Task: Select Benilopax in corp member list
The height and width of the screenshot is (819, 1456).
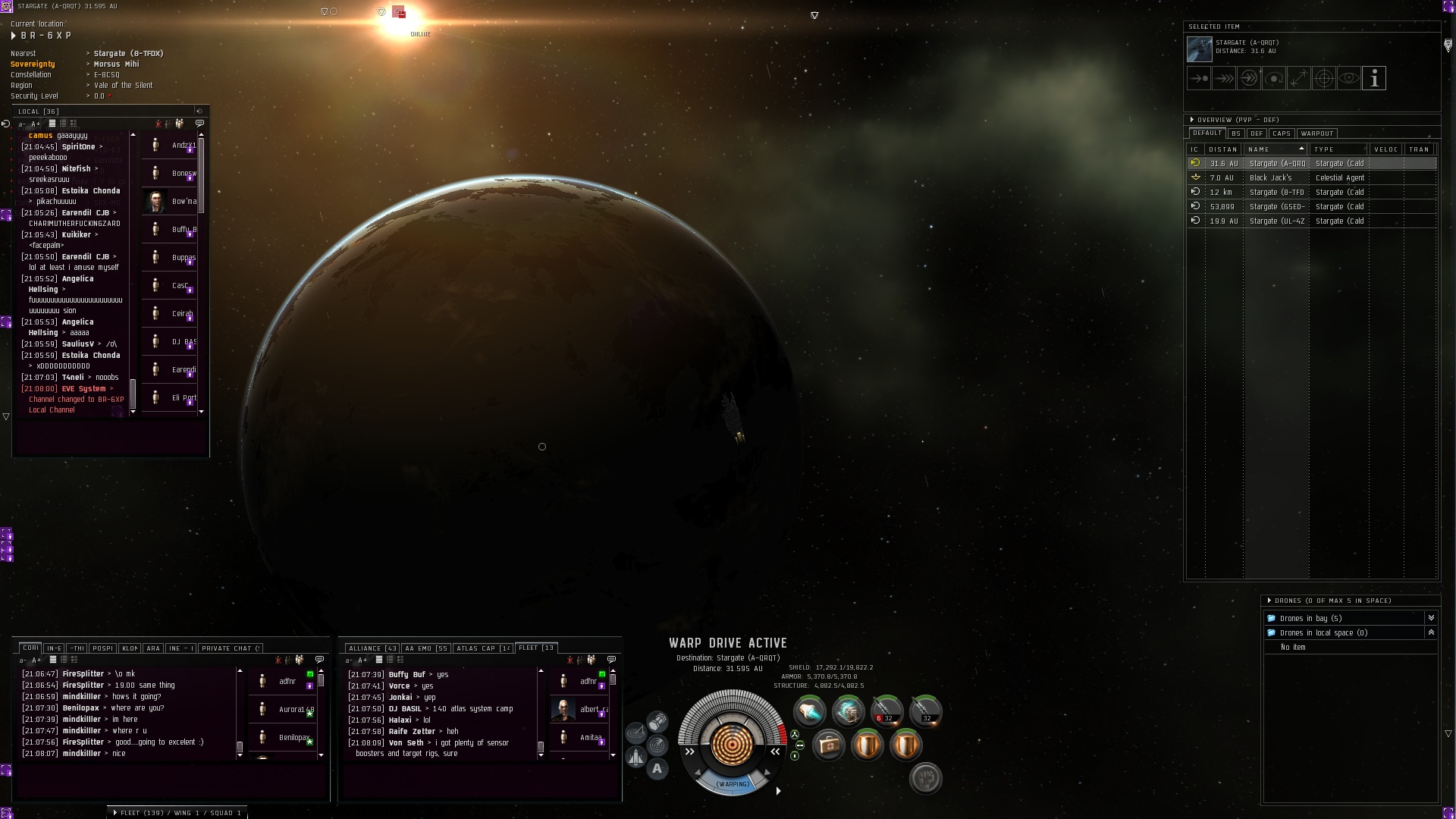Action: (293, 737)
